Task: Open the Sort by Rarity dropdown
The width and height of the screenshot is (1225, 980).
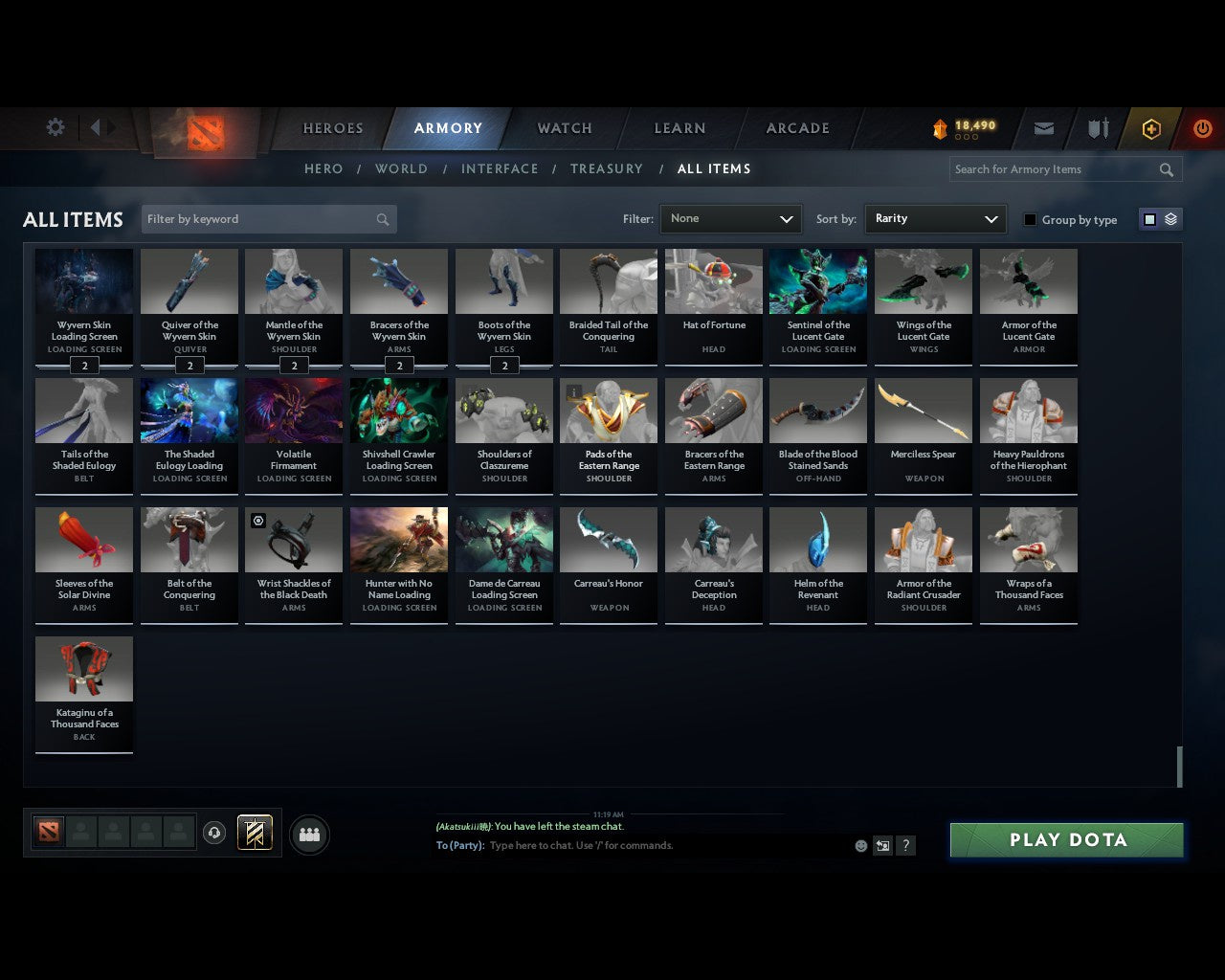Action: (x=935, y=219)
